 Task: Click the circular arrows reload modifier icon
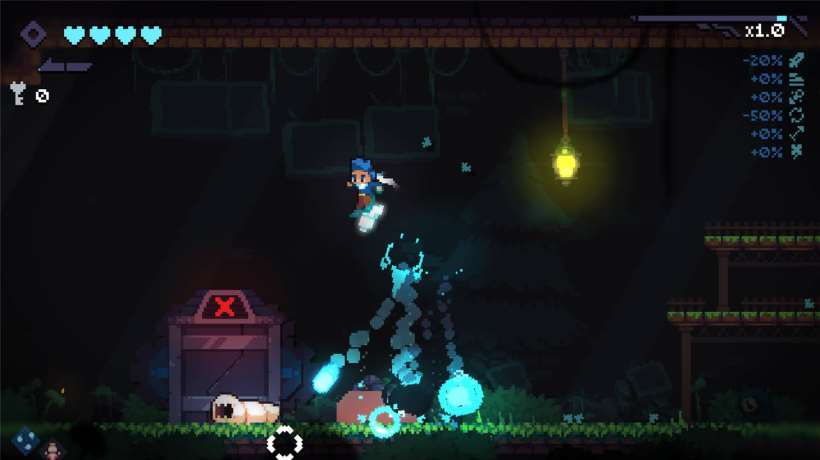pyautogui.click(x=796, y=115)
